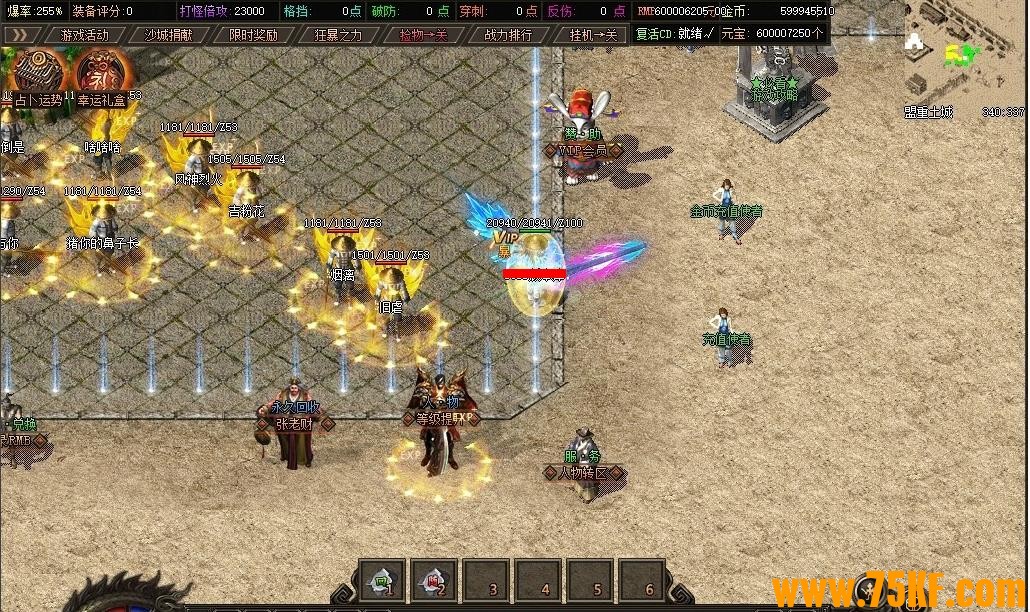The width and height of the screenshot is (1030, 612).
Task: Expand the double-arrow button left of 游戏活动
Action: [x=19, y=34]
